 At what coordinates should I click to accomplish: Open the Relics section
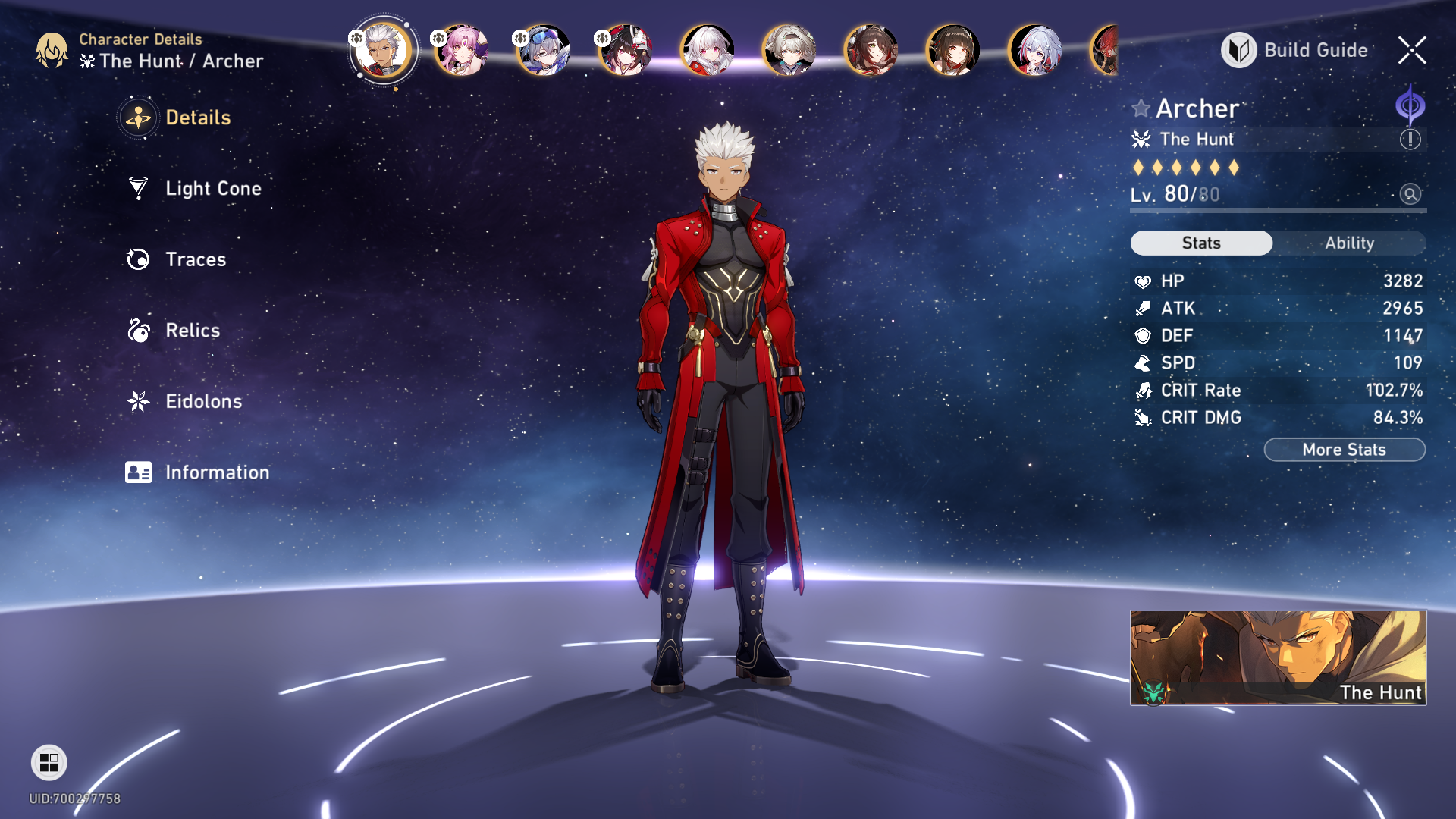tap(192, 331)
